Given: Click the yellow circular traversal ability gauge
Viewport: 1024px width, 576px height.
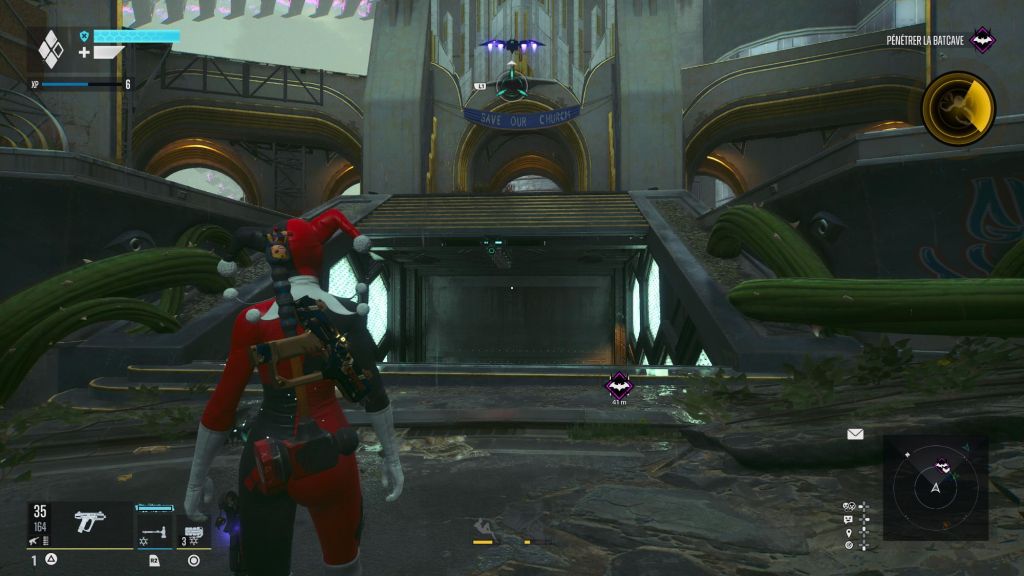Looking at the screenshot, I should [958, 108].
